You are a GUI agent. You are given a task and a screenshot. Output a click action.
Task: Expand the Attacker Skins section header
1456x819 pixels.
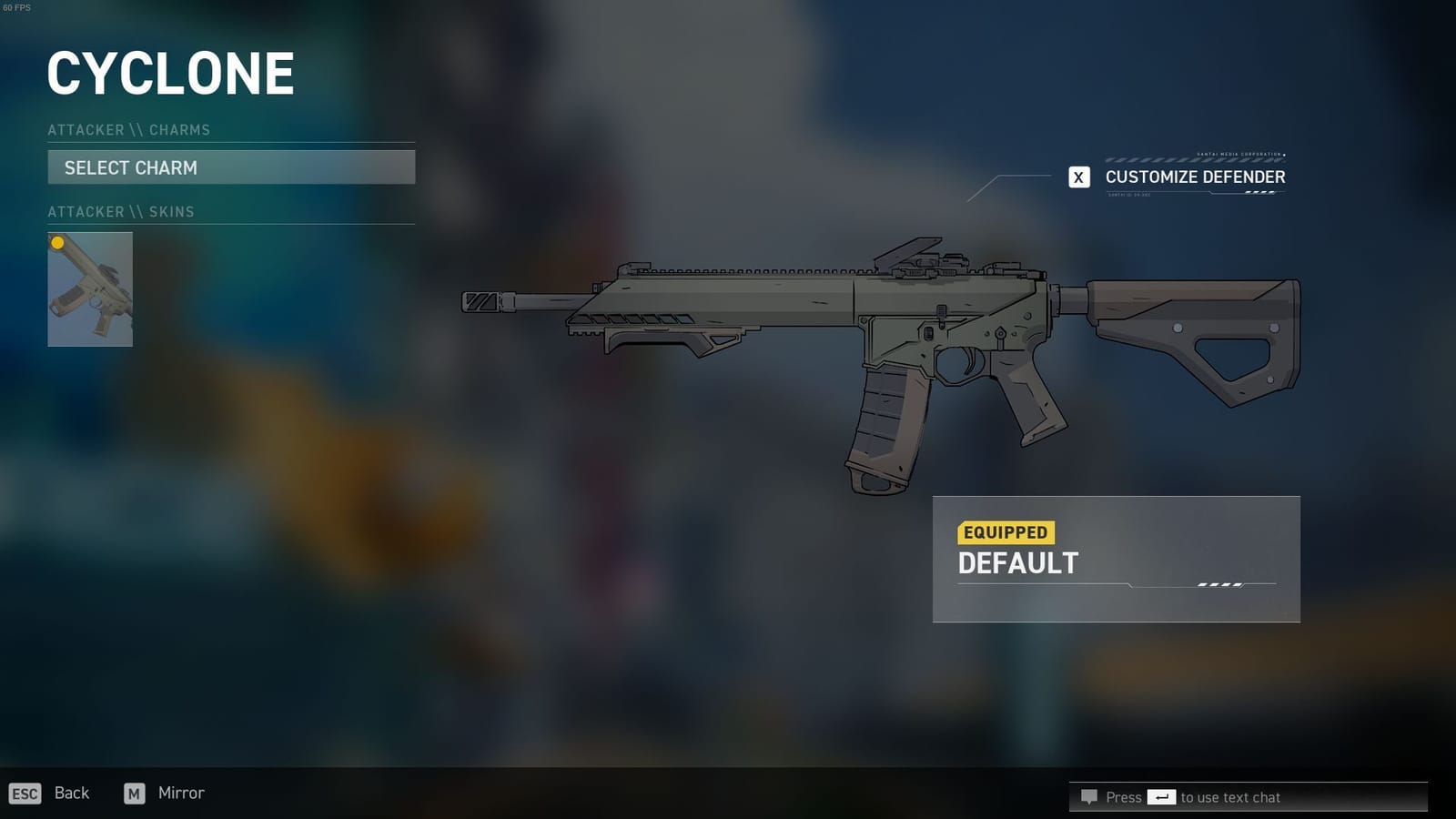[120, 212]
